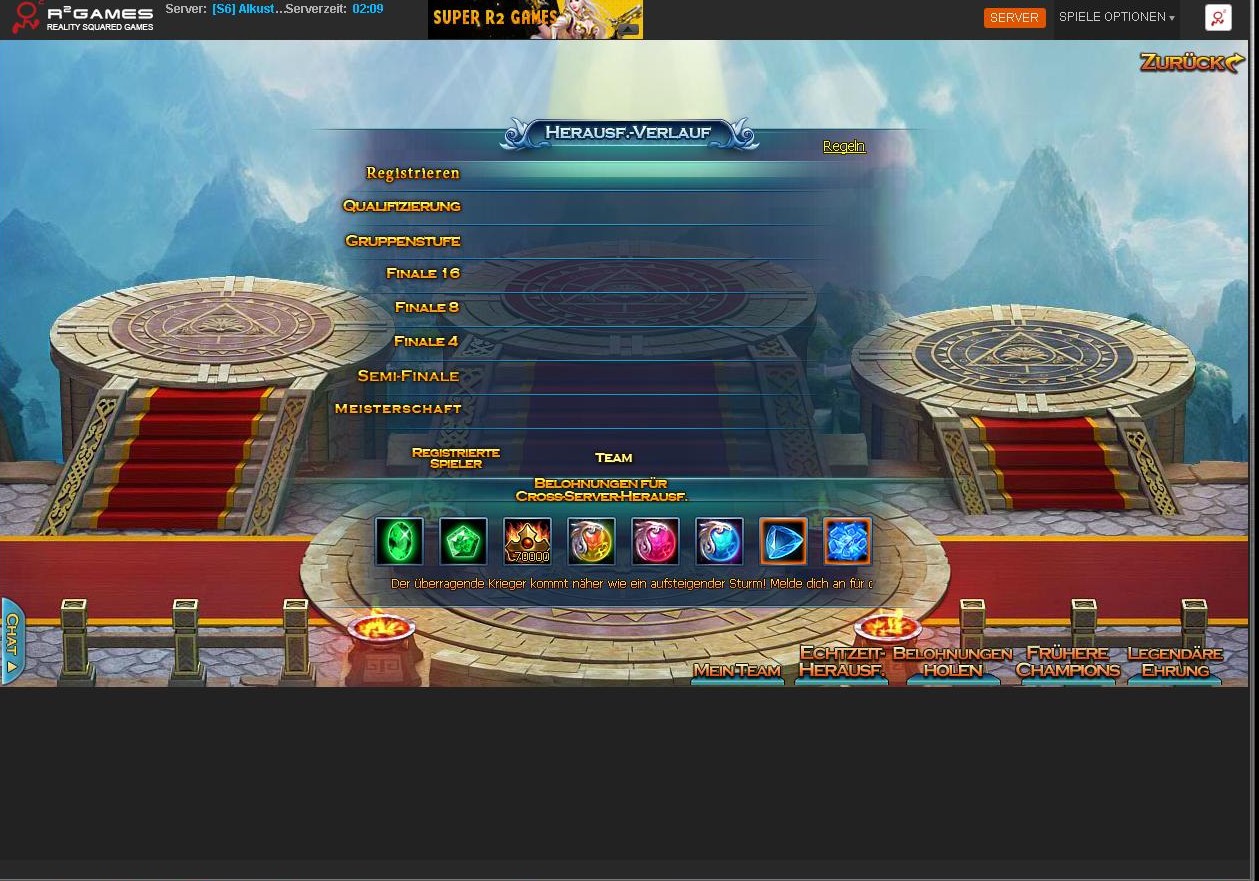Image resolution: width=1259 pixels, height=881 pixels.
Task: Claim rewards via Belohnungen Holen
Action: [952, 662]
